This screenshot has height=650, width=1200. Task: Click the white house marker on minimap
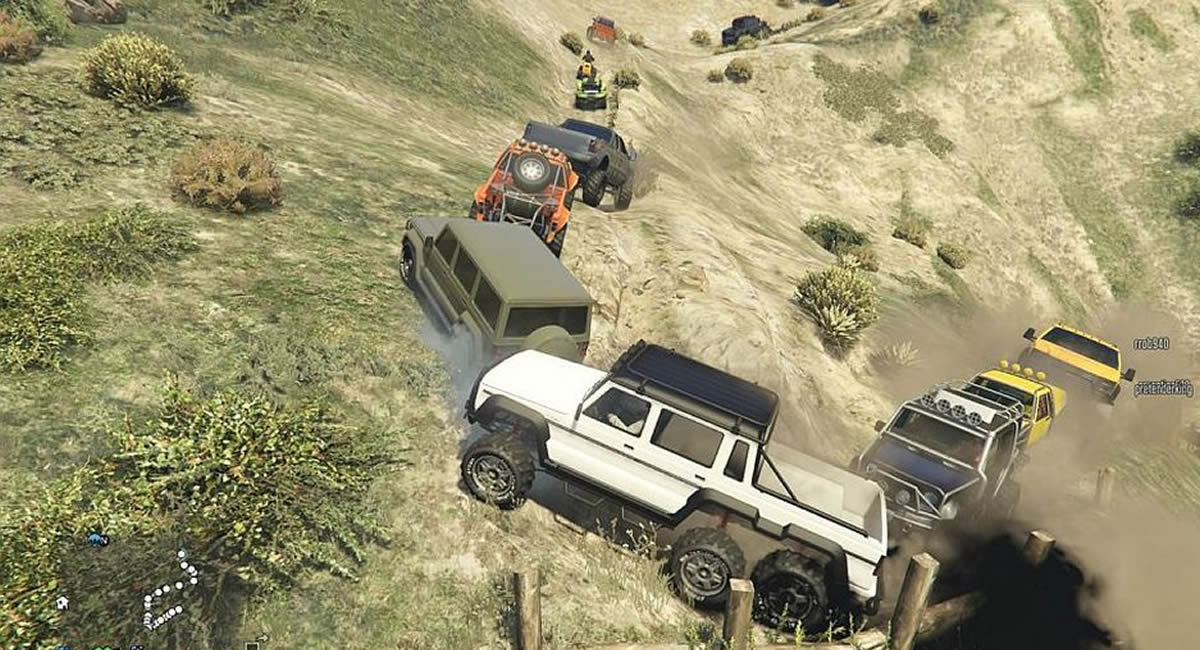62,603
